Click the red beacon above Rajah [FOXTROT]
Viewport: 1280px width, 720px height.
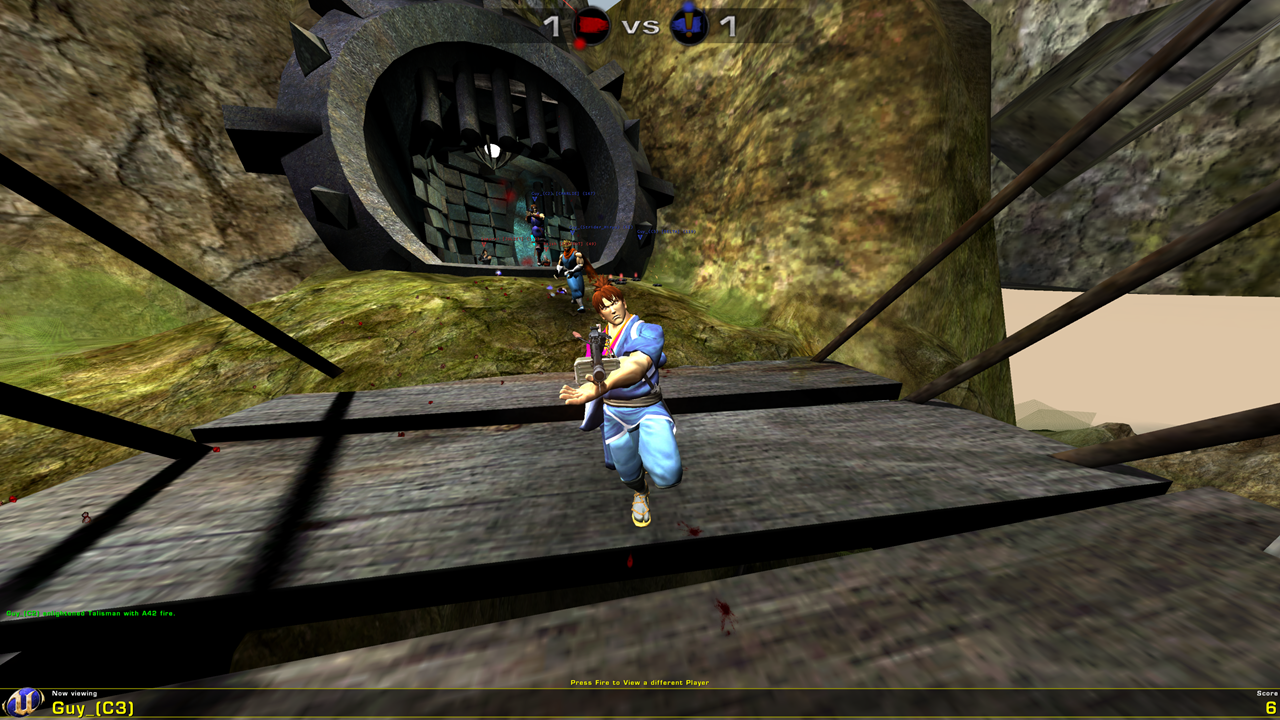coord(546,249)
